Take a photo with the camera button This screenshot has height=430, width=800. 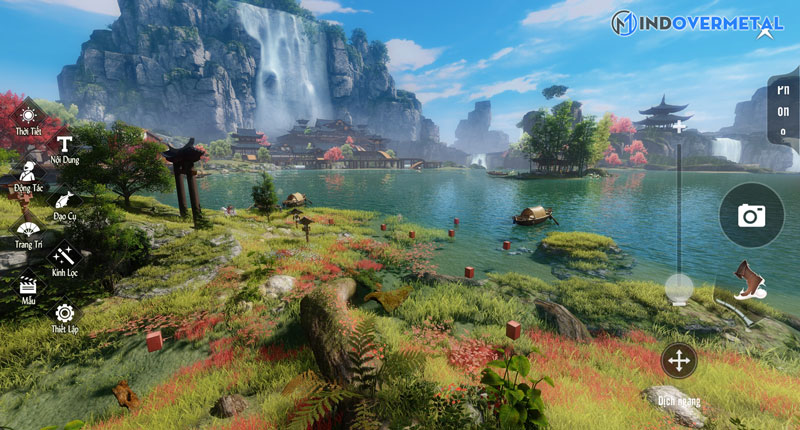click(751, 215)
